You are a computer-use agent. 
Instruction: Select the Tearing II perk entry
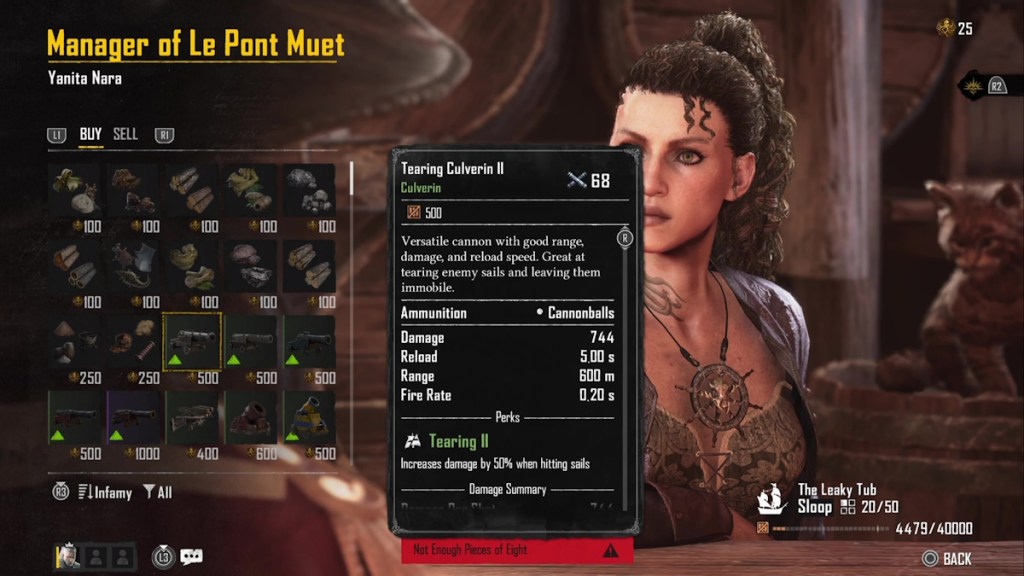point(450,441)
